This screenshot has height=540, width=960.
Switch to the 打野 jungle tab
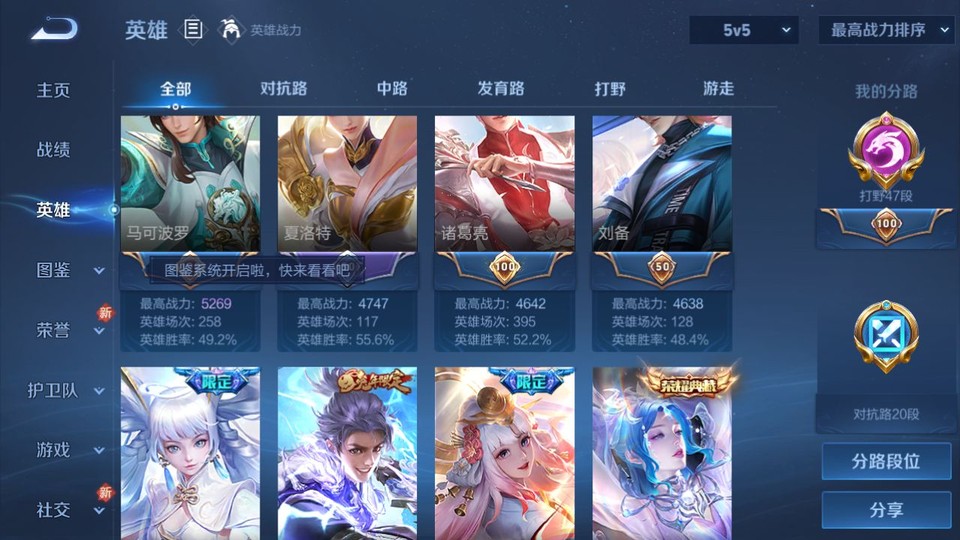click(x=610, y=88)
